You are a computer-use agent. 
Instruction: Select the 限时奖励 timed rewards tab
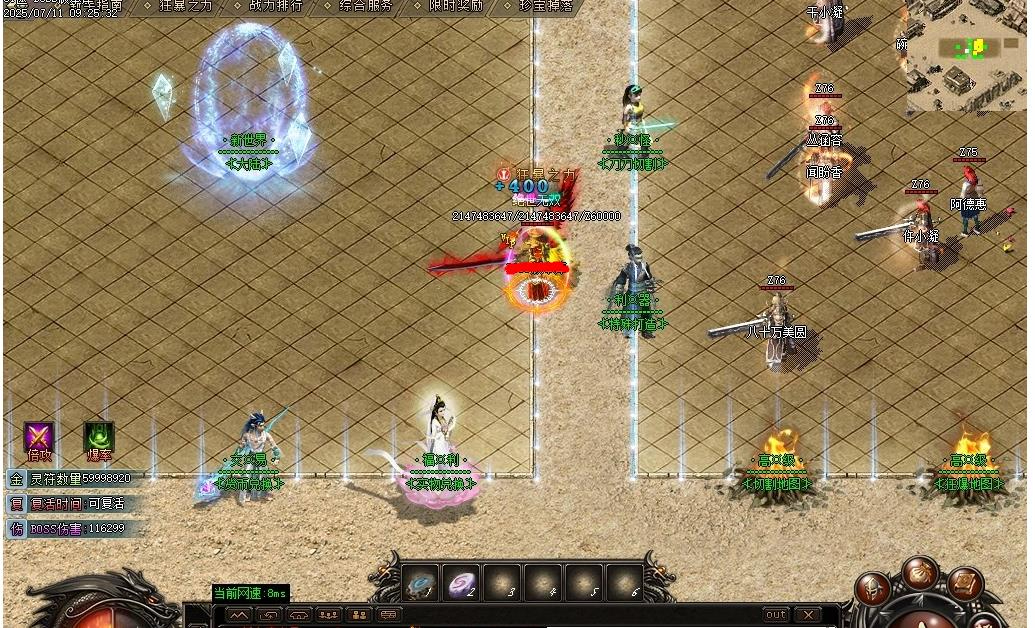click(456, 6)
